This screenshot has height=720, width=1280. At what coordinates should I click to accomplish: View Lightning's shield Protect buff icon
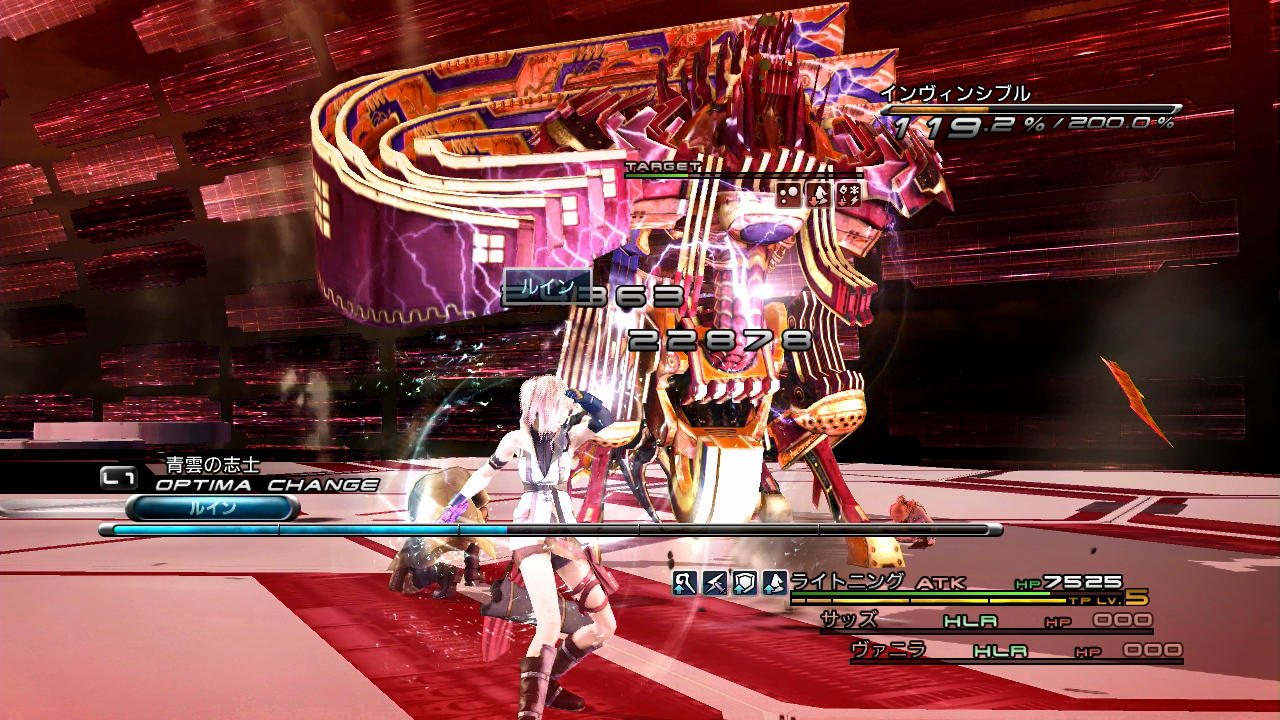744,583
